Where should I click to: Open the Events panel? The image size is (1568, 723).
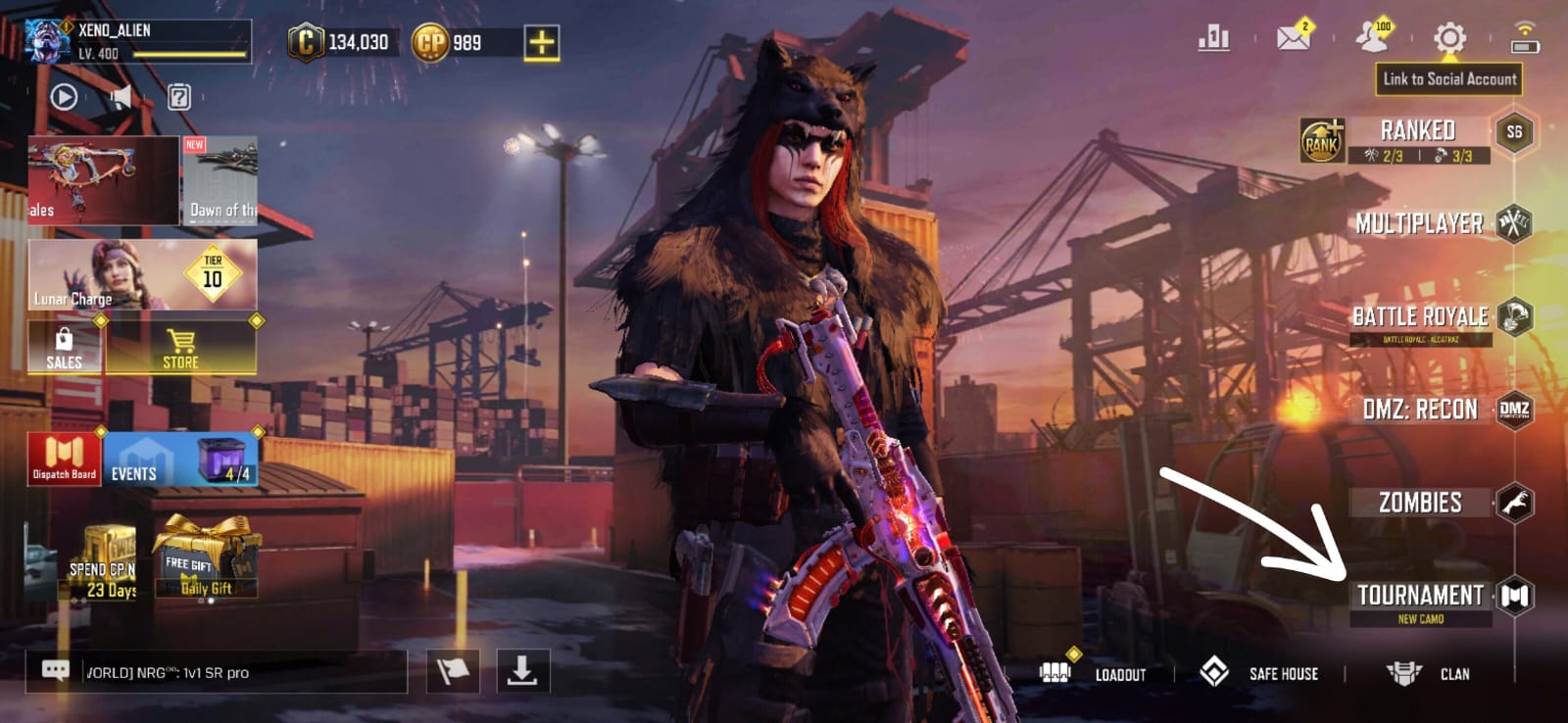click(x=181, y=459)
